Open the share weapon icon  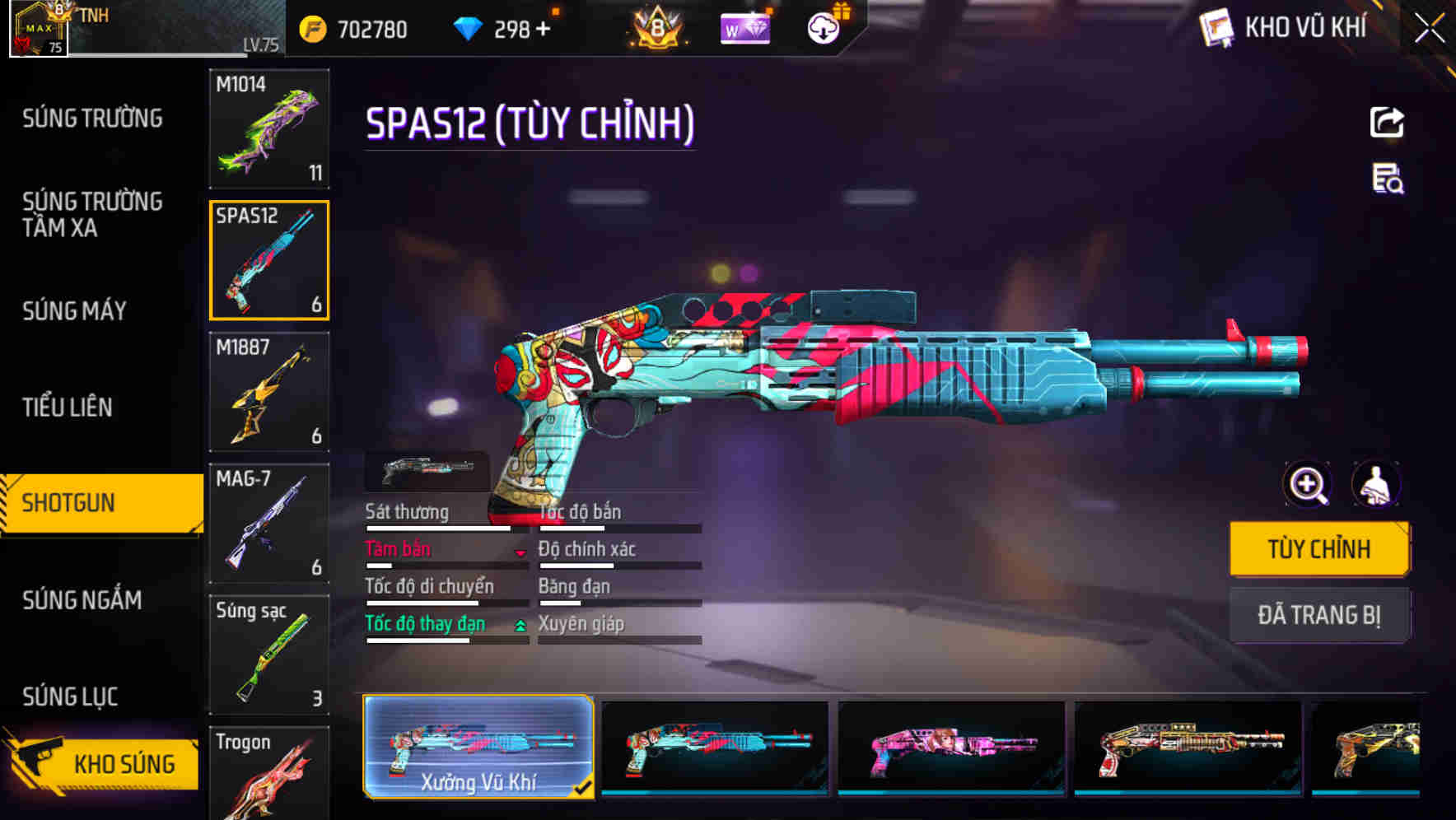click(x=1387, y=122)
